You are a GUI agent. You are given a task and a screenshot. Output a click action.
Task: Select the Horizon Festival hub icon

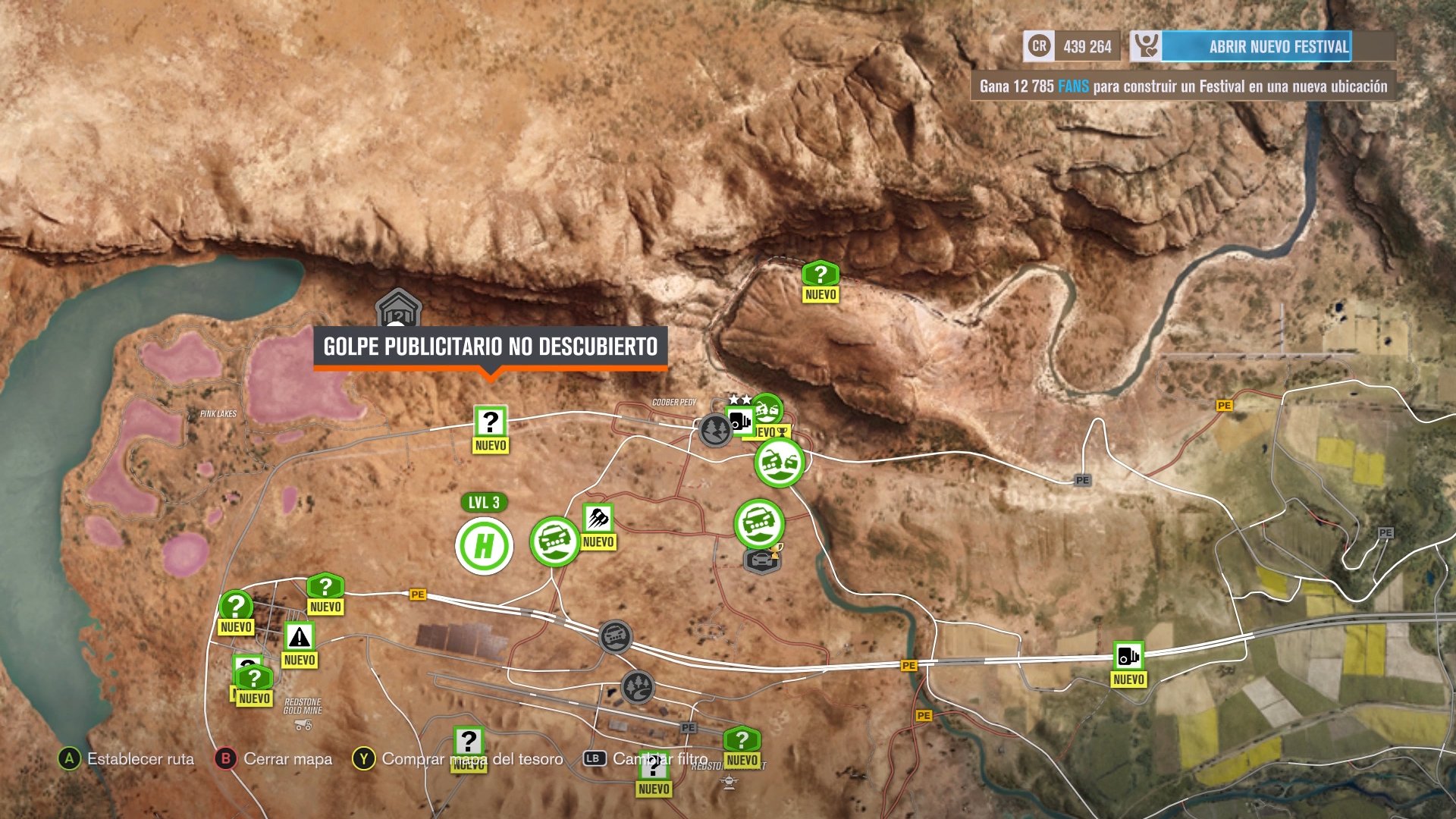coord(484,546)
